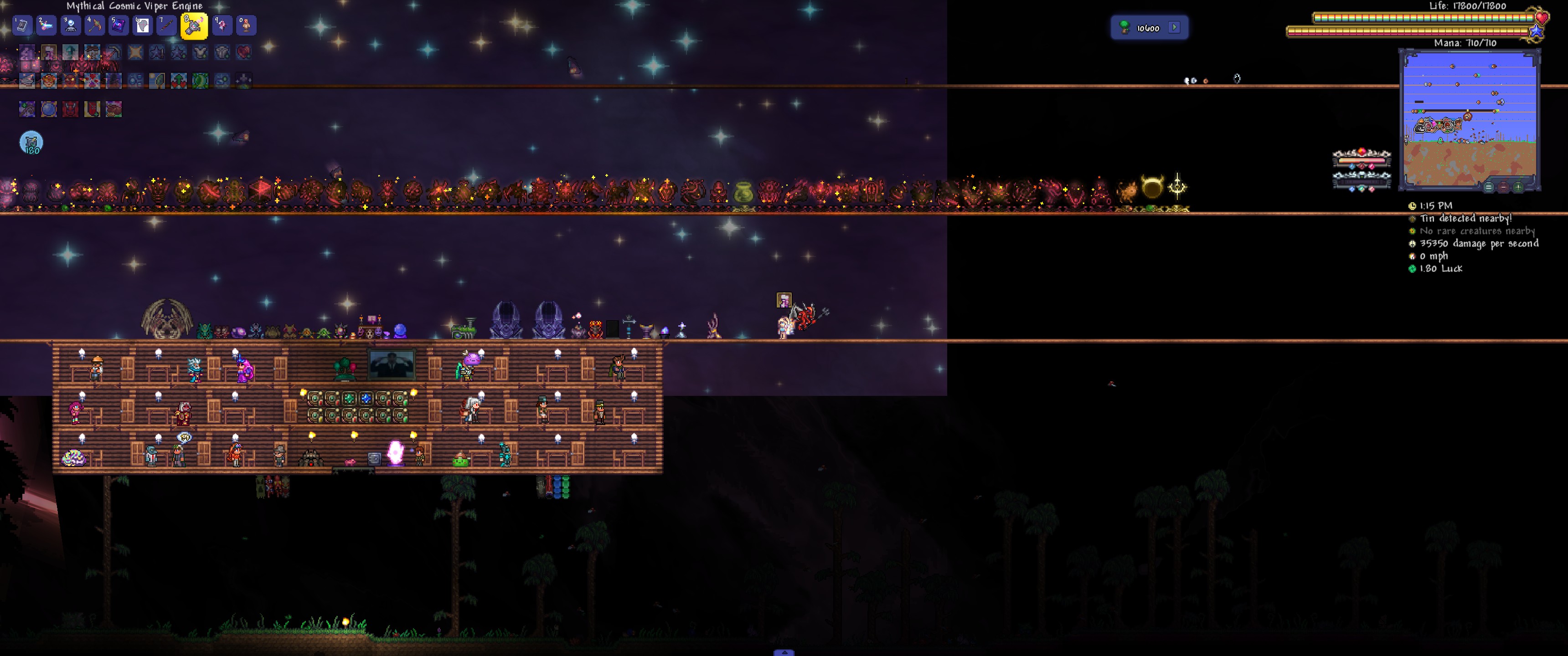This screenshot has height=656, width=1568.
Task: Select the rainbow gun in hotbar slot 2
Action: pyautogui.click(x=46, y=26)
